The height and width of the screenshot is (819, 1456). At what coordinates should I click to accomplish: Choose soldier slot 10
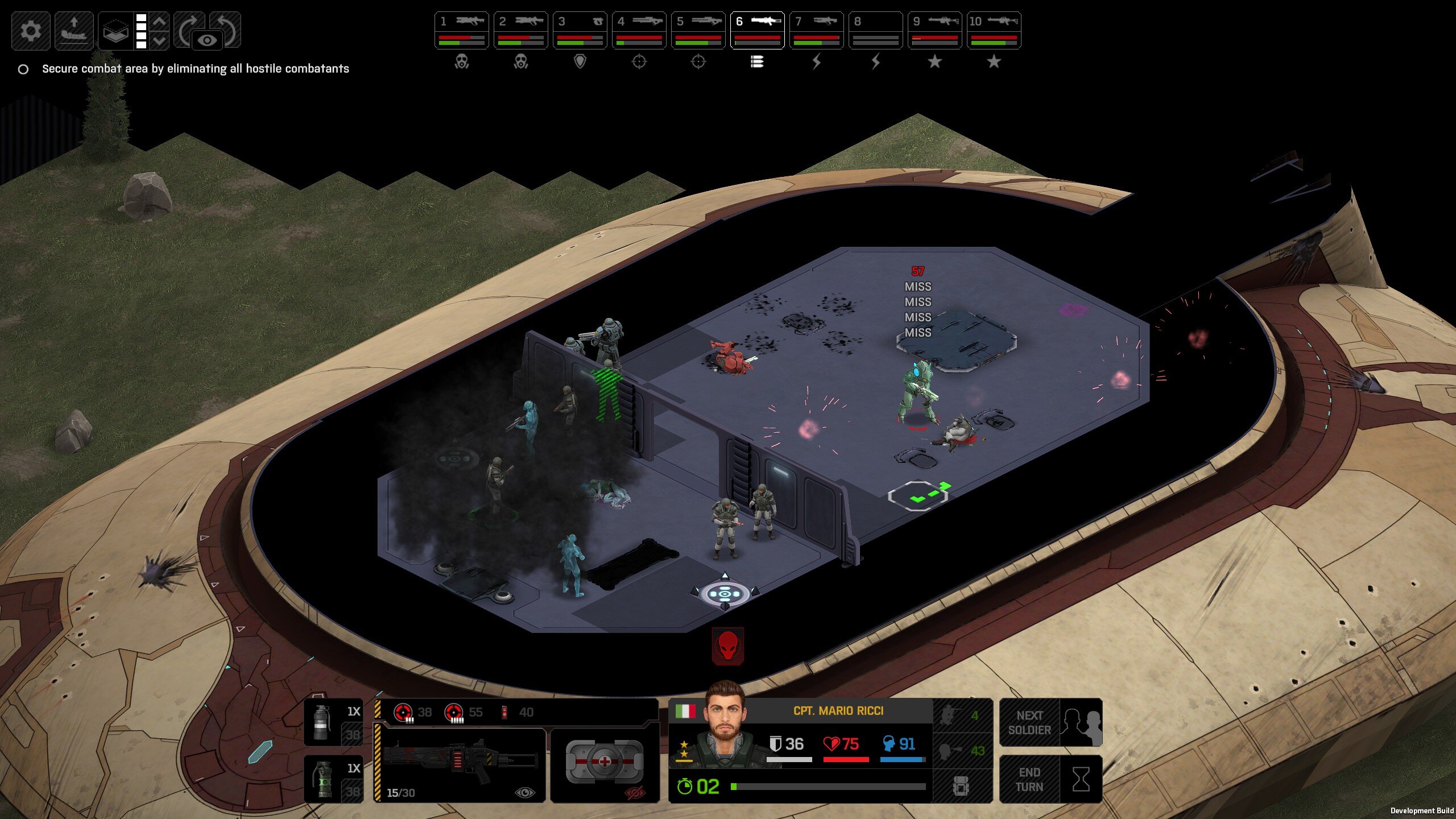click(x=994, y=30)
